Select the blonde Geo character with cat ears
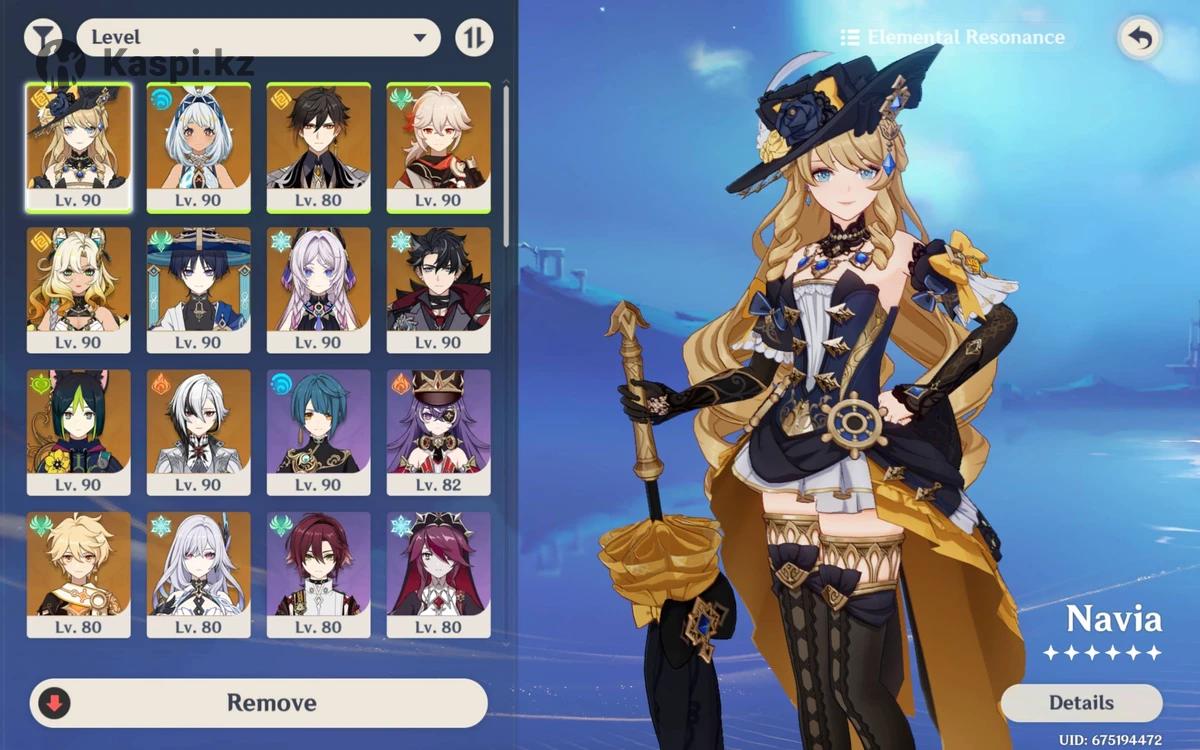Image resolution: width=1200 pixels, height=750 pixels. (78, 290)
